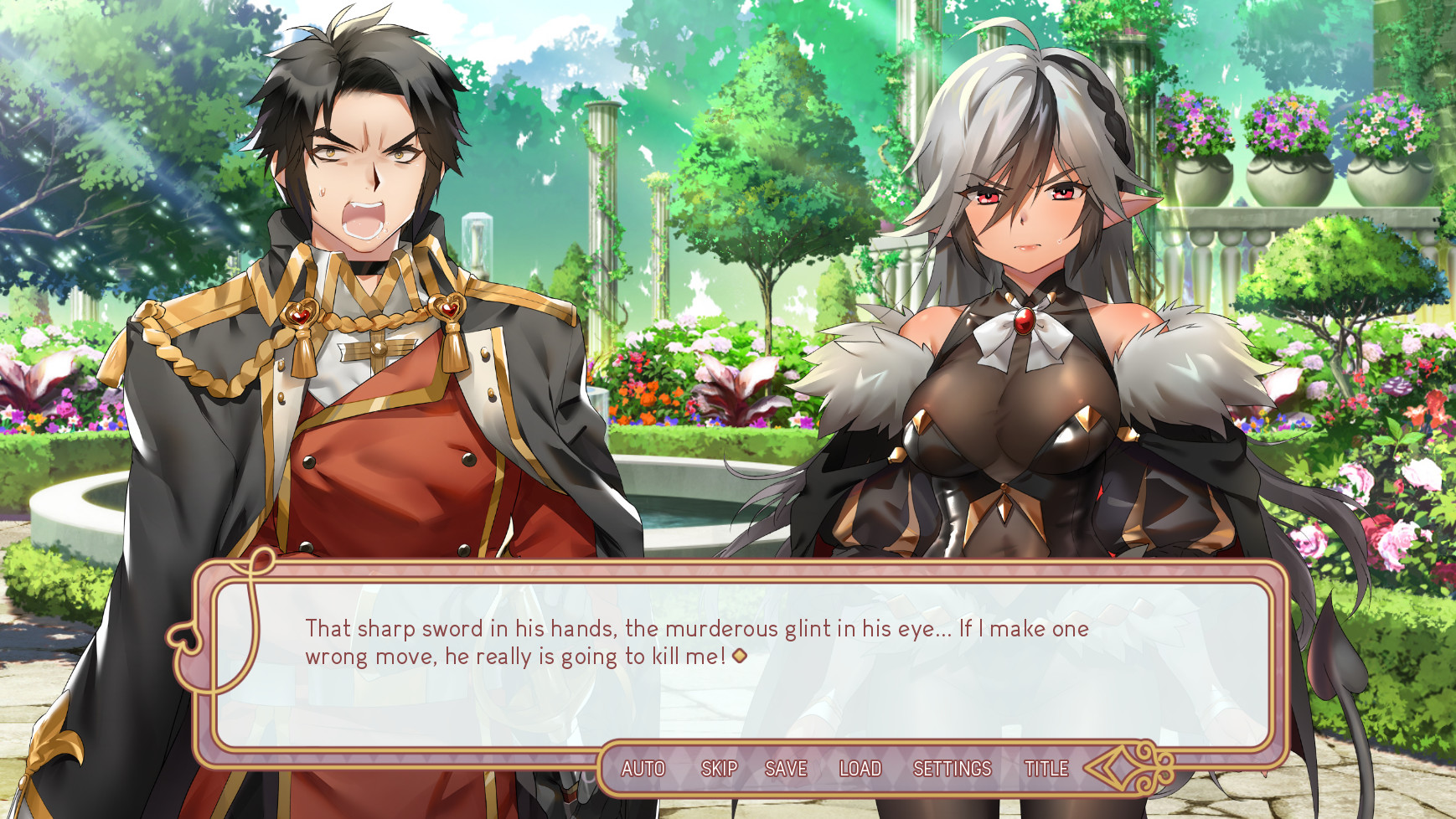The height and width of the screenshot is (819, 1456).
Task: Enable auto-read by clicking AUTO
Action: (x=643, y=768)
